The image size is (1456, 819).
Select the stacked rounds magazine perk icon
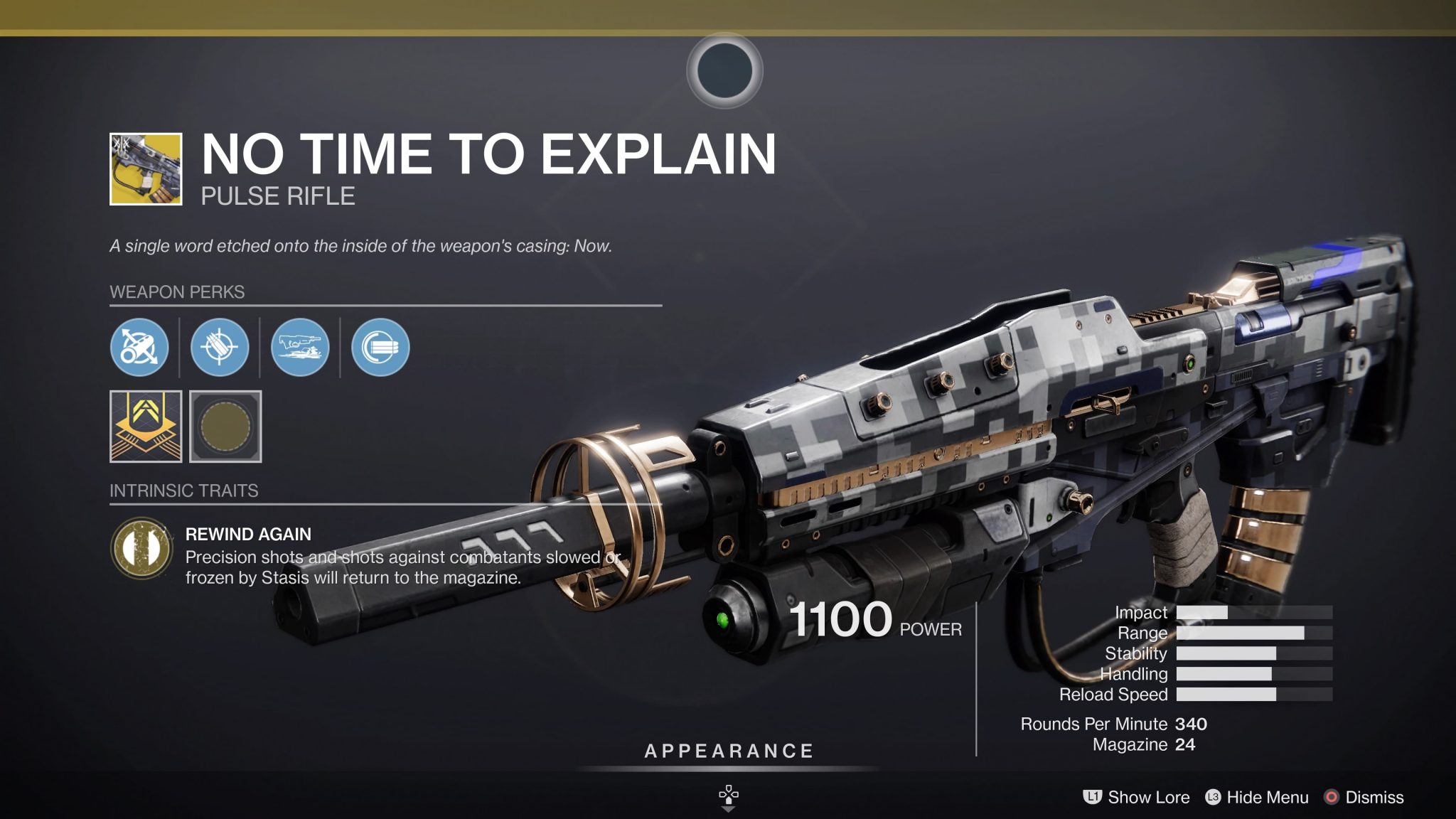(x=380, y=347)
